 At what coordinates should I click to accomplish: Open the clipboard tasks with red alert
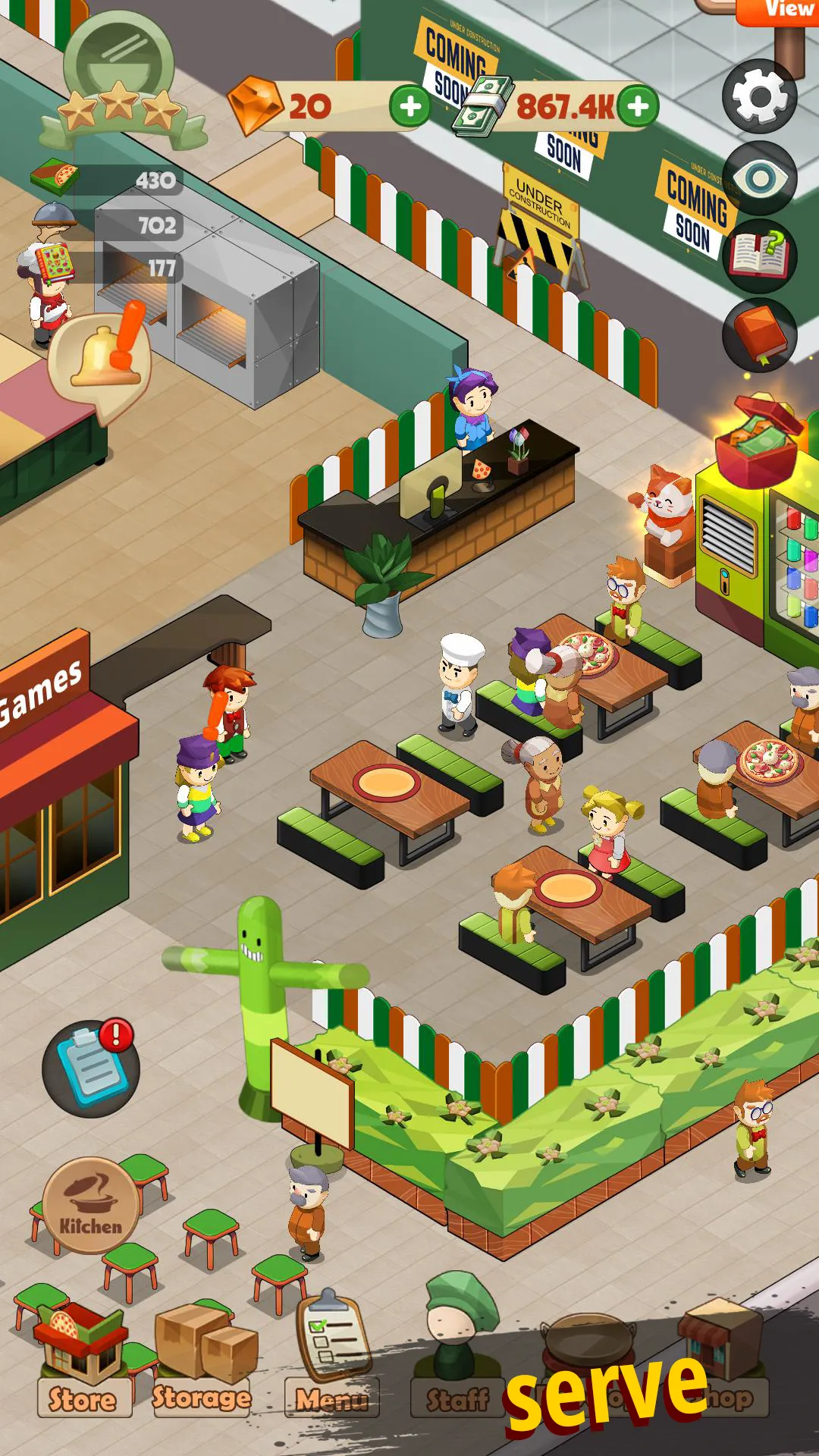coord(91,1068)
